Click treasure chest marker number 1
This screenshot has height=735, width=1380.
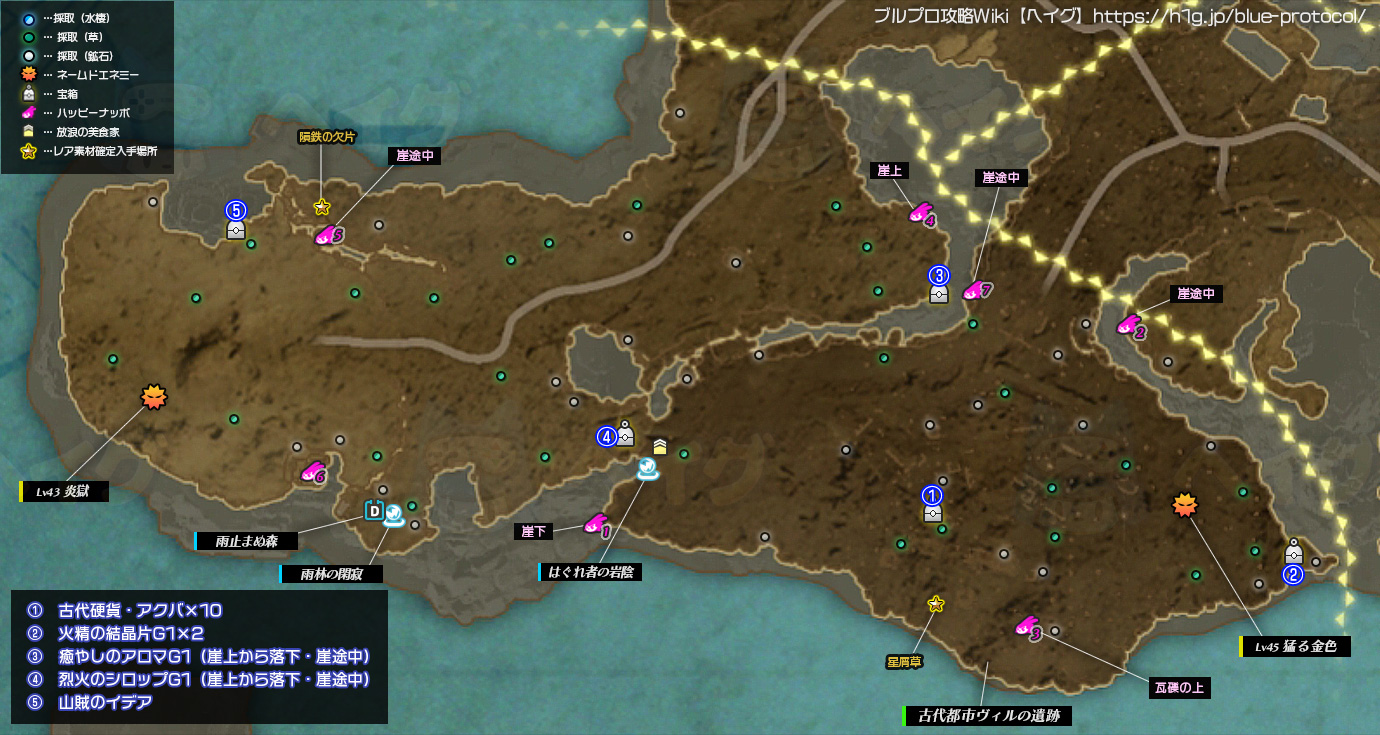pyautogui.click(x=933, y=513)
